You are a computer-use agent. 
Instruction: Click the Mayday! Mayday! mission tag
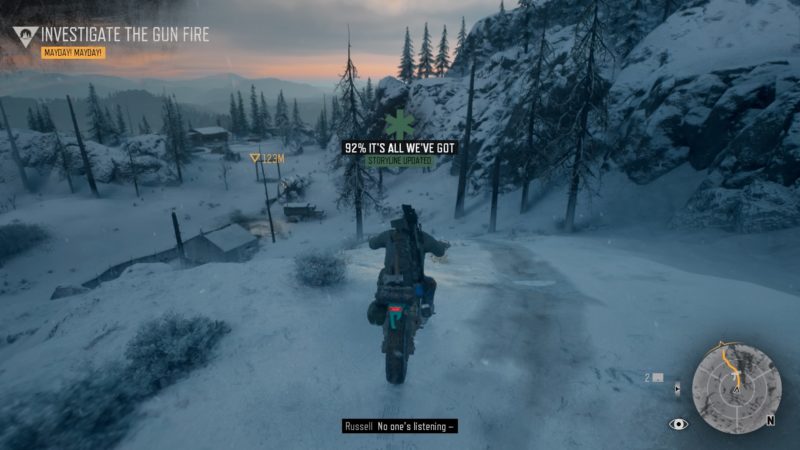pyautogui.click(x=73, y=52)
